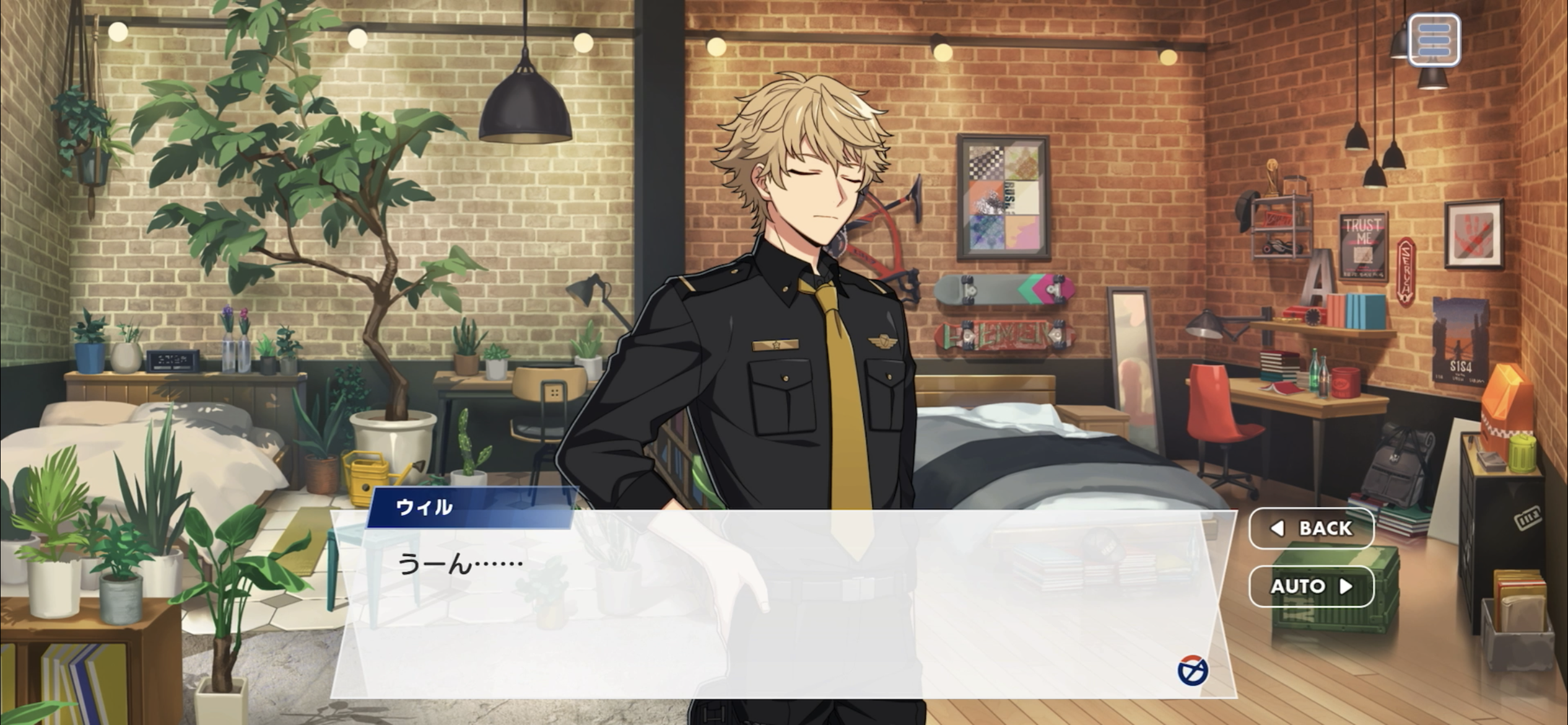The image size is (1568, 725).
Task: Turn on AUTO dialogue playback
Action: tap(1311, 586)
